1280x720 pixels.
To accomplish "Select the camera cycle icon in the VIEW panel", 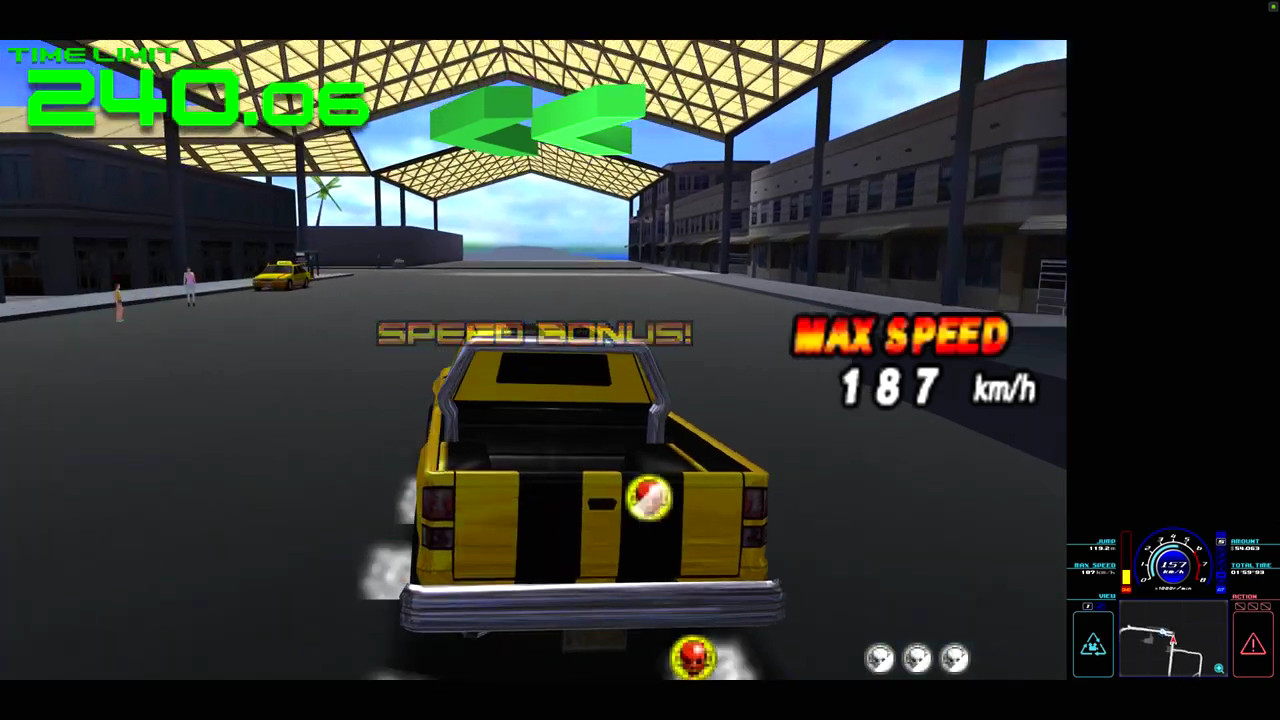I will point(1094,644).
